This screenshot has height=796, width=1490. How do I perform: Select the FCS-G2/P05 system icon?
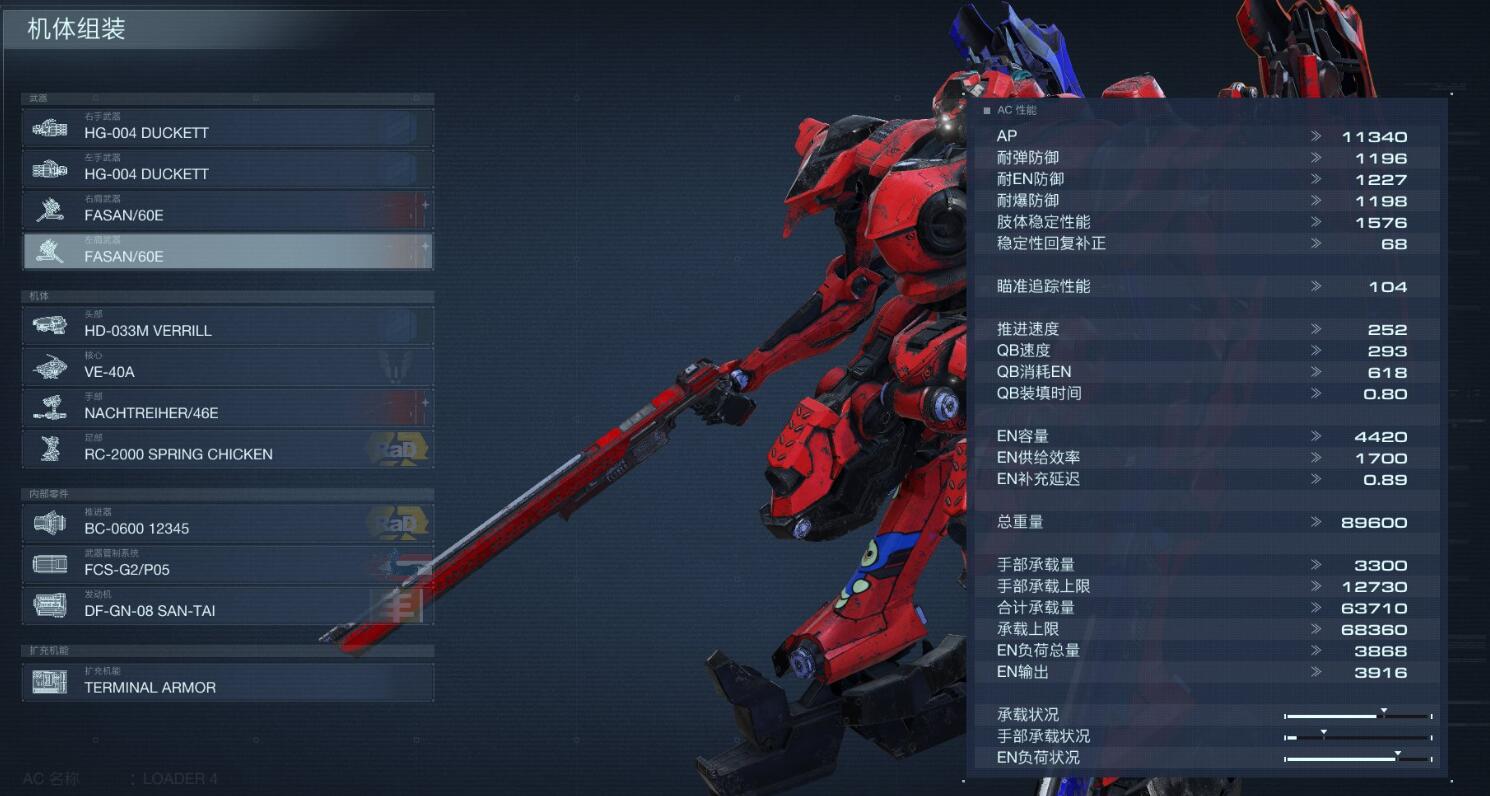tap(52, 564)
